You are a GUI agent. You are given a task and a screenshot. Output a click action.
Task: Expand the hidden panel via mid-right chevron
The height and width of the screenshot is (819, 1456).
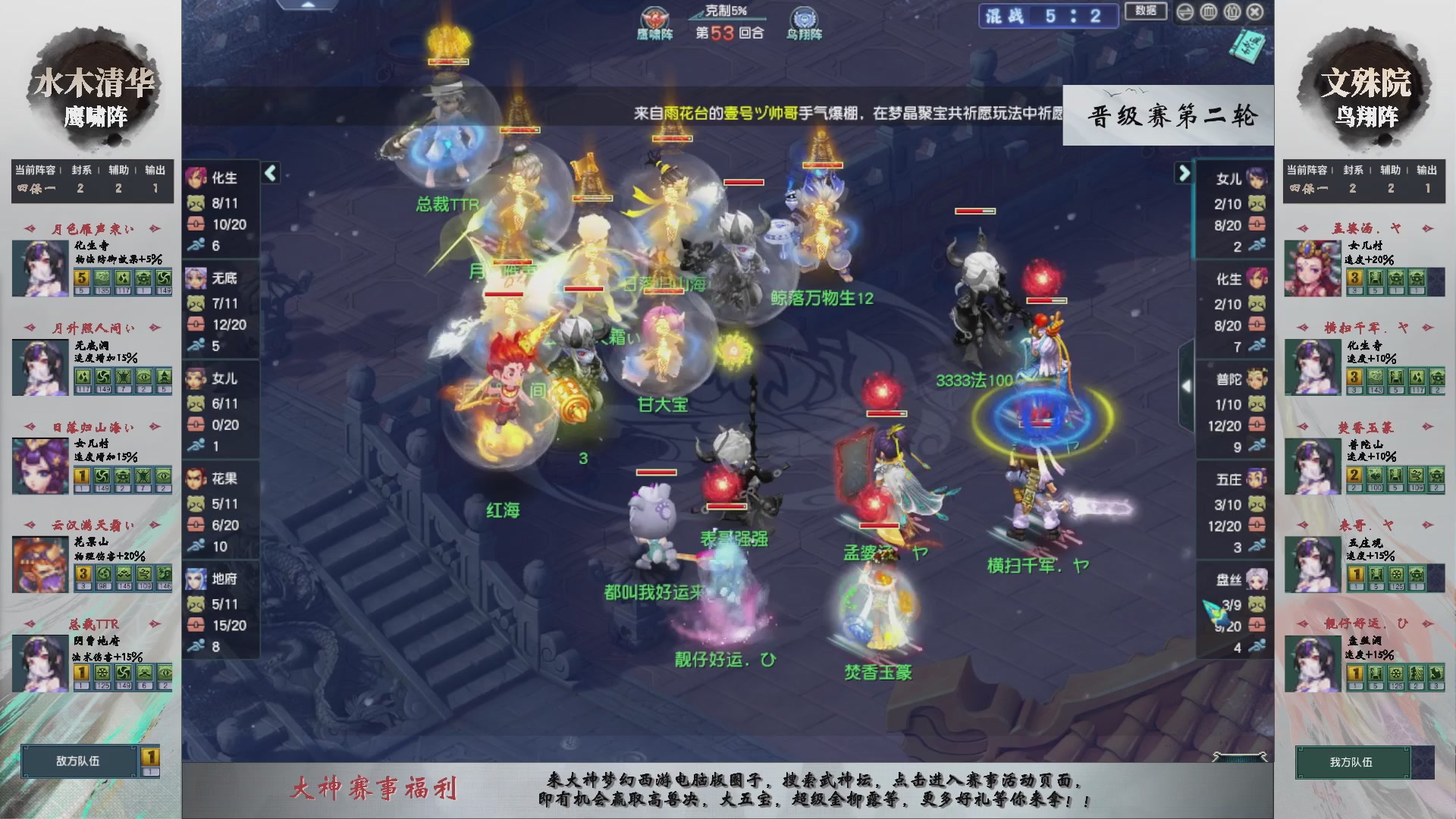(x=1187, y=385)
